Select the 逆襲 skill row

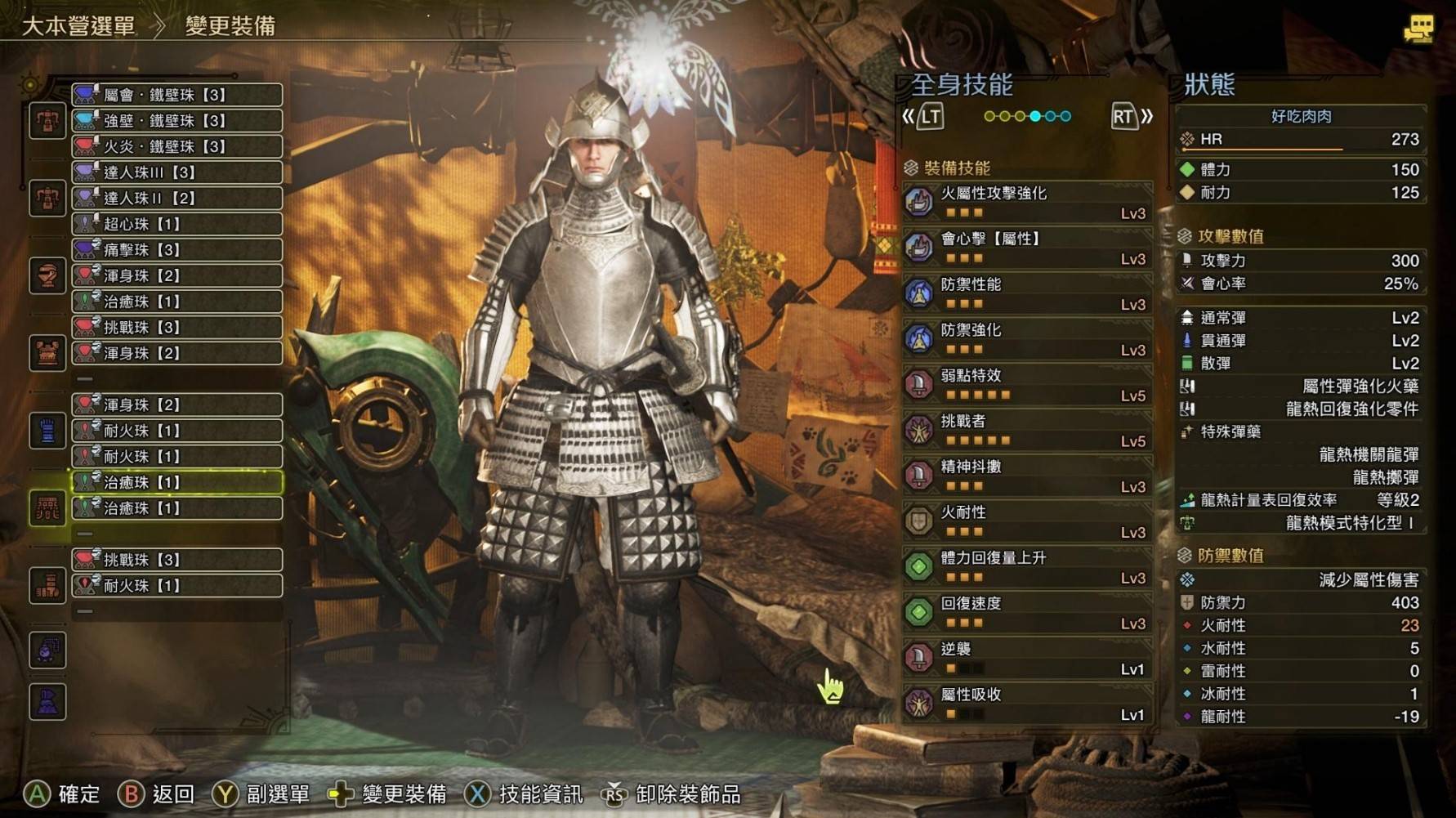(x=1028, y=658)
